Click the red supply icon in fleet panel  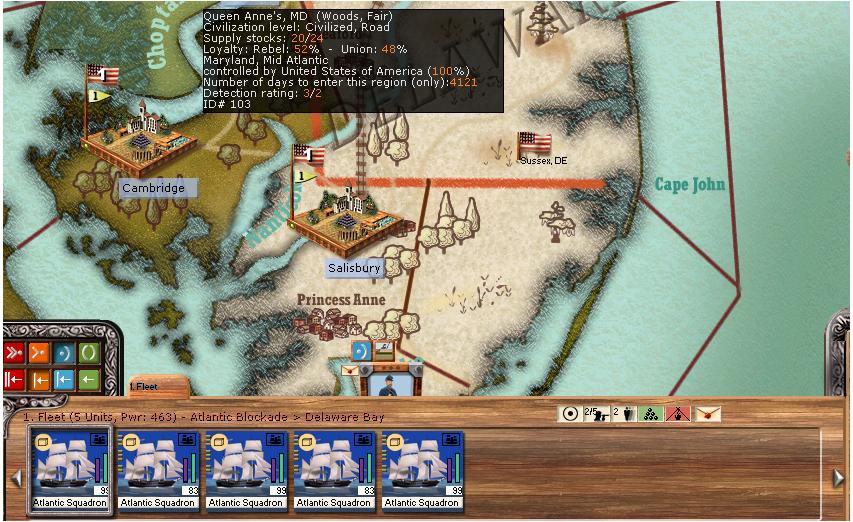[x=678, y=414]
